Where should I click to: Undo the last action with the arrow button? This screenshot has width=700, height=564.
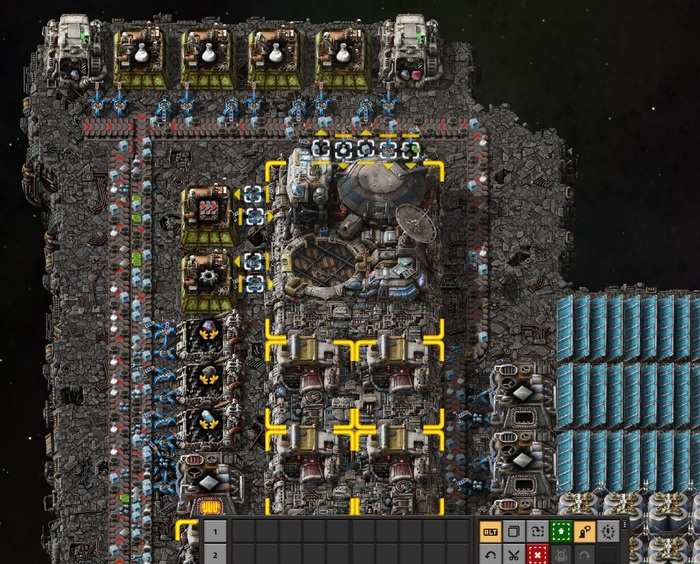coord(490,554)
